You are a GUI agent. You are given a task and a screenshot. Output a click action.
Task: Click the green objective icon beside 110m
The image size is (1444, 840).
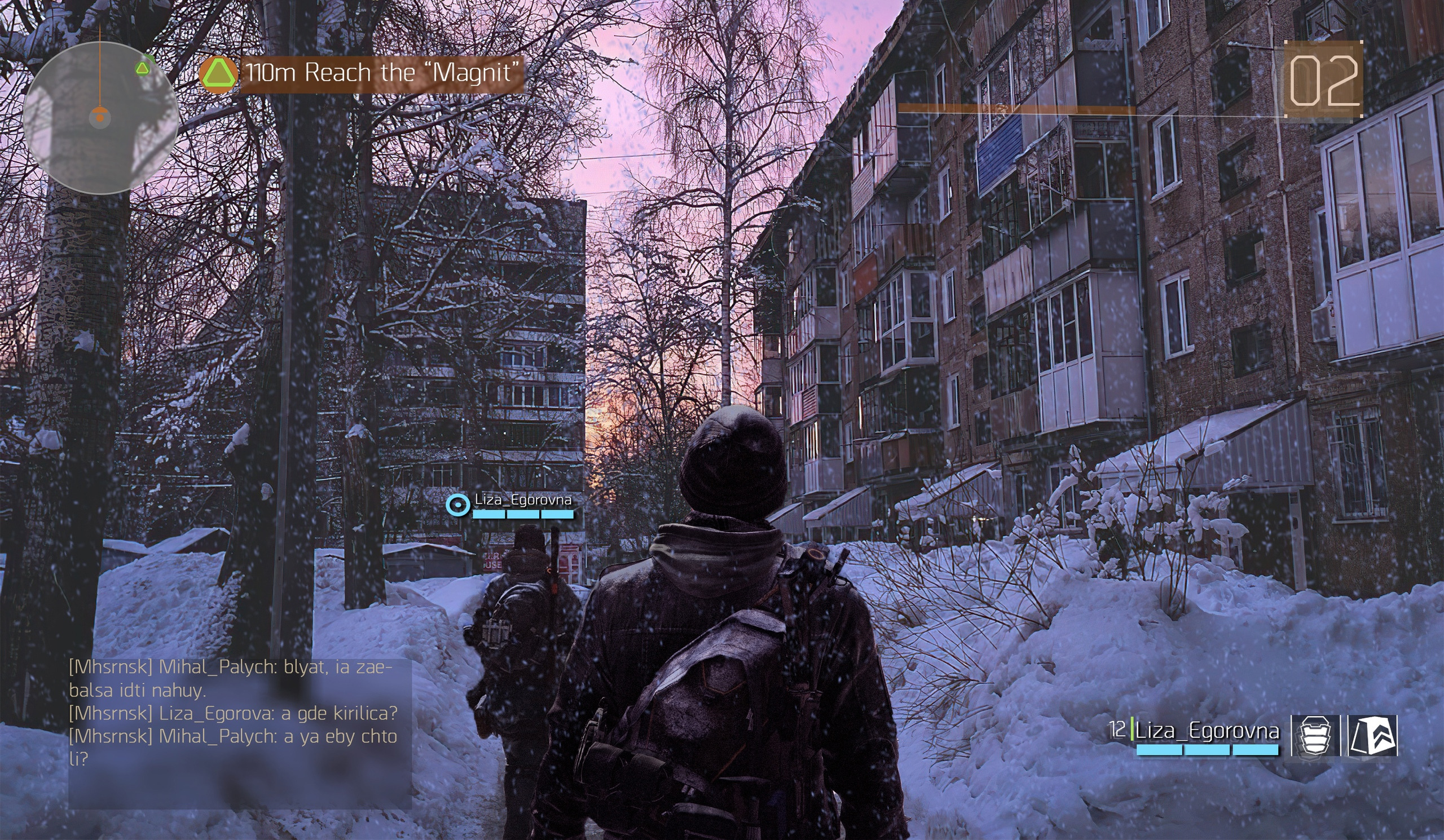point(218,74)
